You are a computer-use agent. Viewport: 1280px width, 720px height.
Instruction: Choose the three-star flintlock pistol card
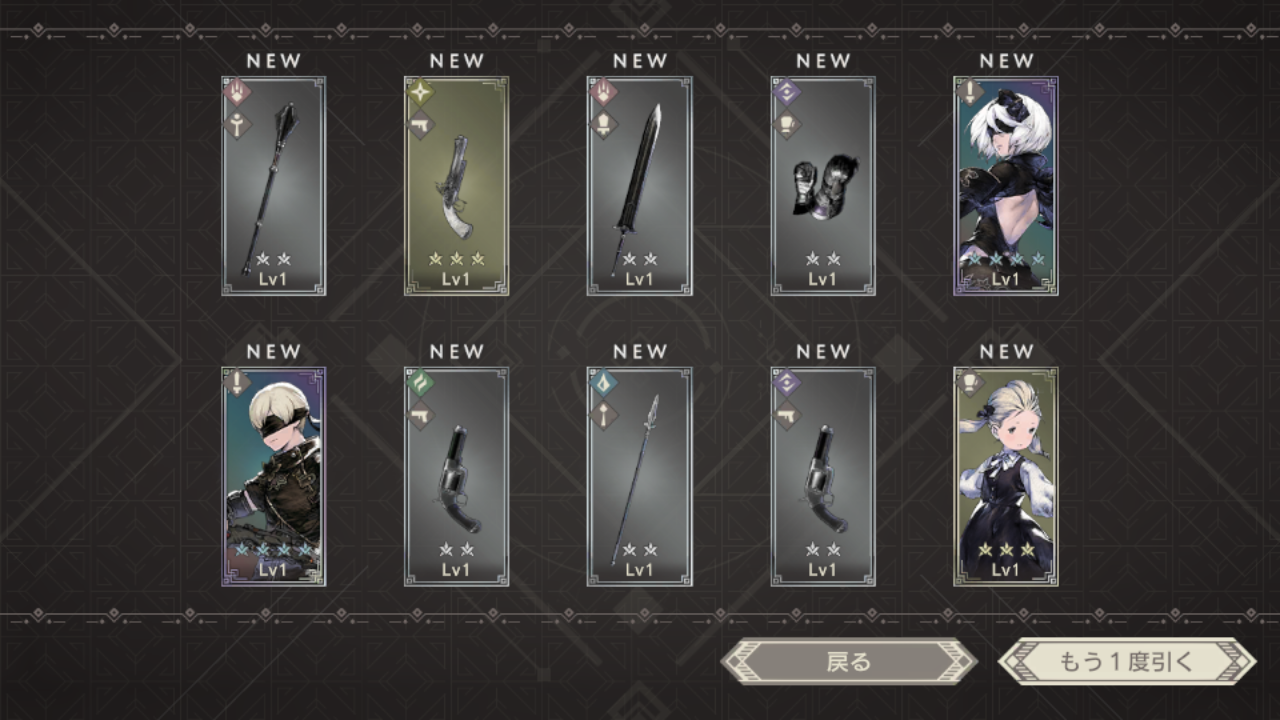coord(456,186)
